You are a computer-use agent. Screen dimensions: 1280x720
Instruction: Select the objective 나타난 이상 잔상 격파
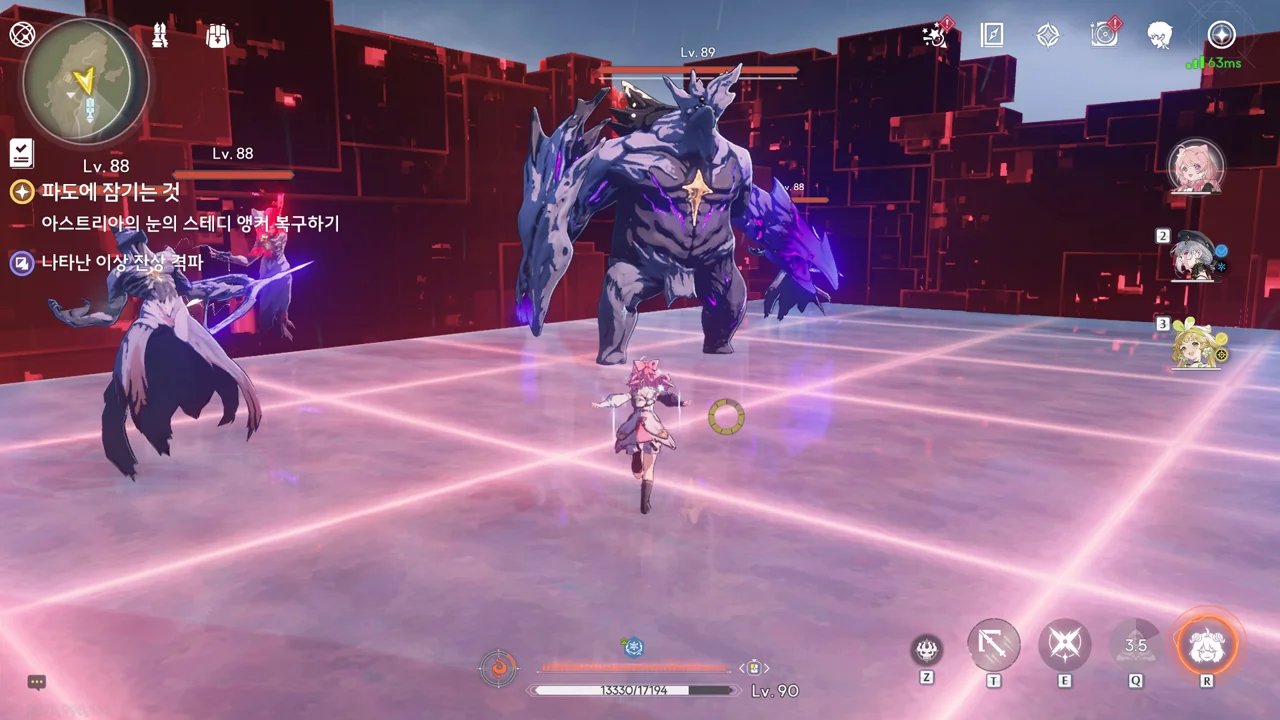click(x=121, y=263)
